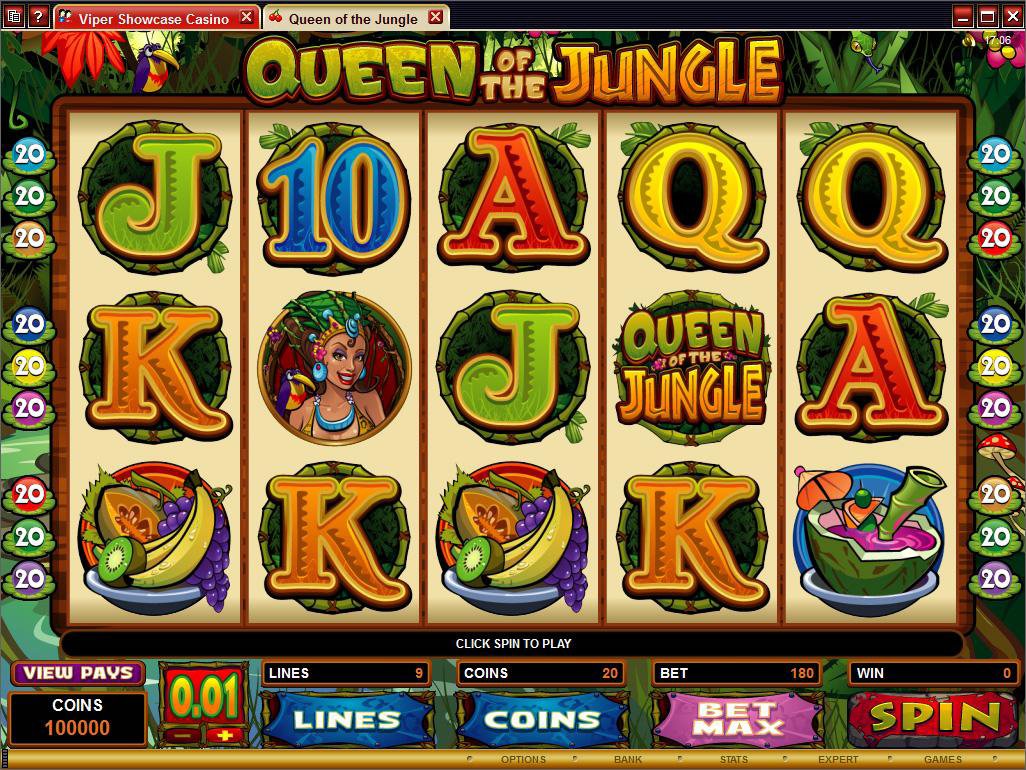Open the Options menu
This screenshot has height=770, width=1026.
click(x=523, y=760)
